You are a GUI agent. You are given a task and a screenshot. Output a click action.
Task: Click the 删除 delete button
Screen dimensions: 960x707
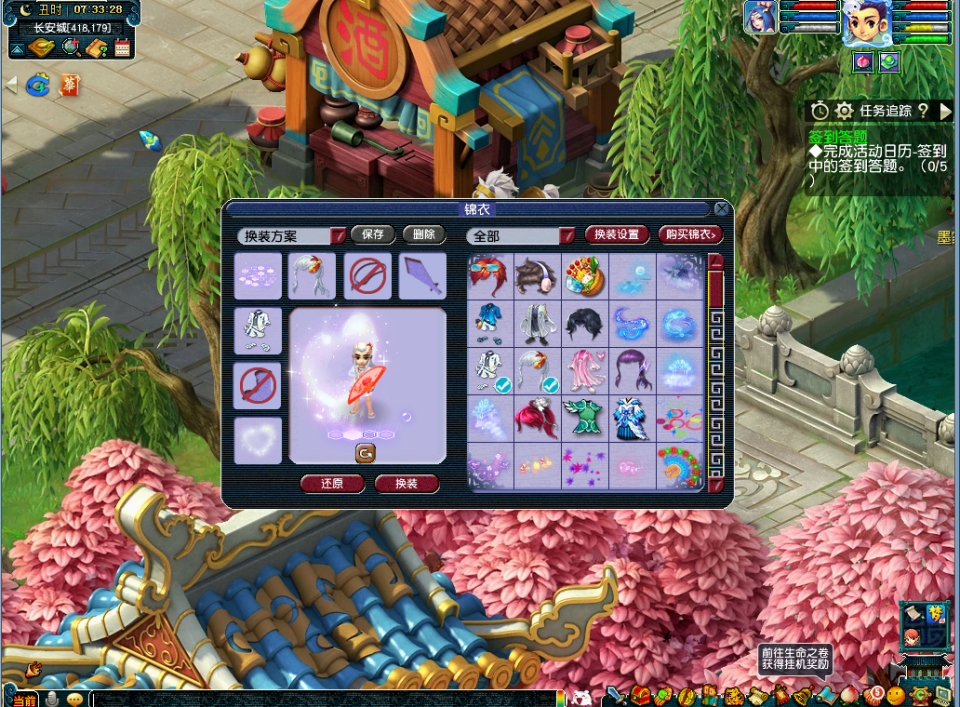coord(424,235)
